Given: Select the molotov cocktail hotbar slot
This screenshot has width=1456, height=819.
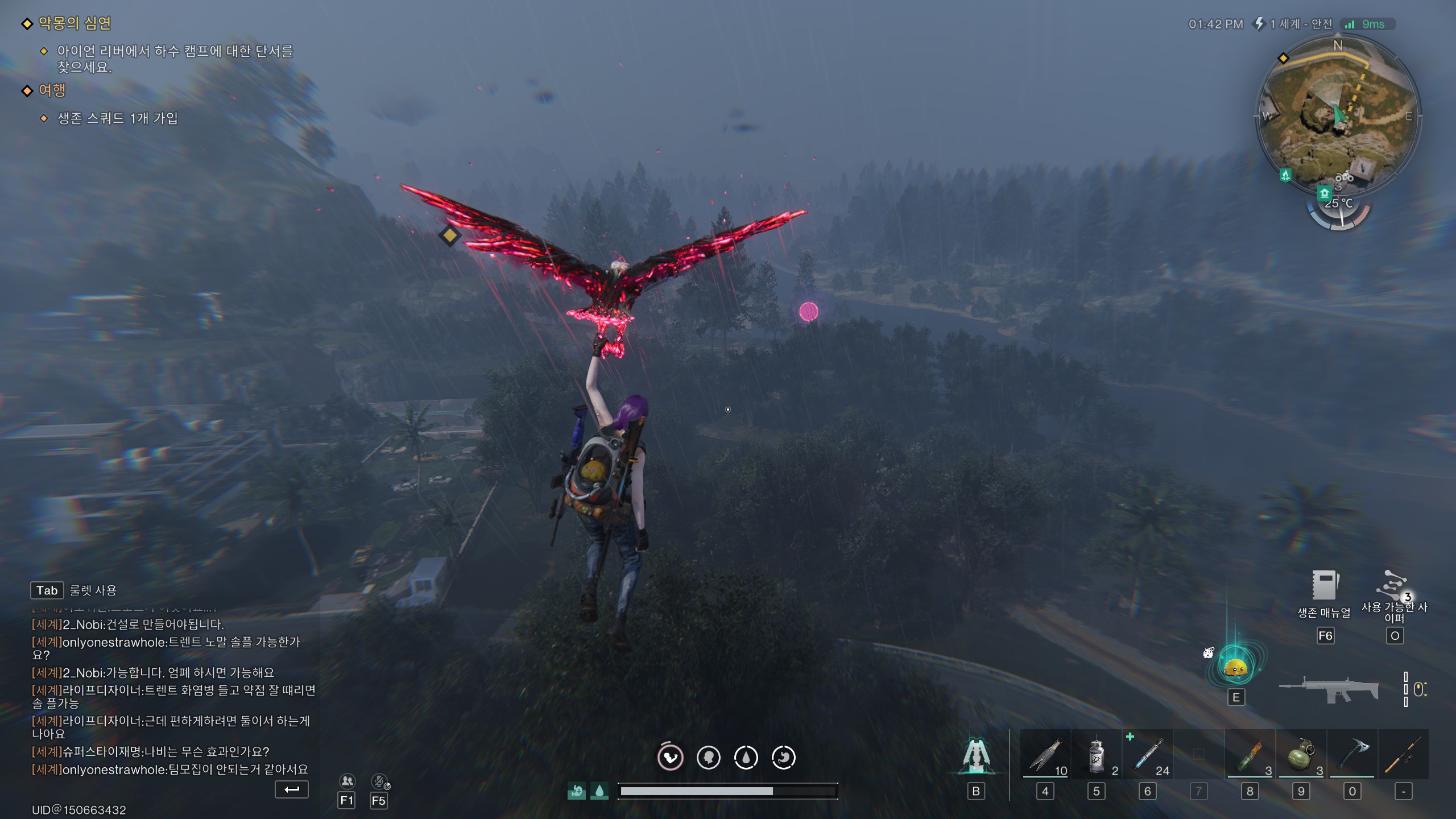Looking at the screenshot, I should pyautogui.click(x=1250, y=755).
